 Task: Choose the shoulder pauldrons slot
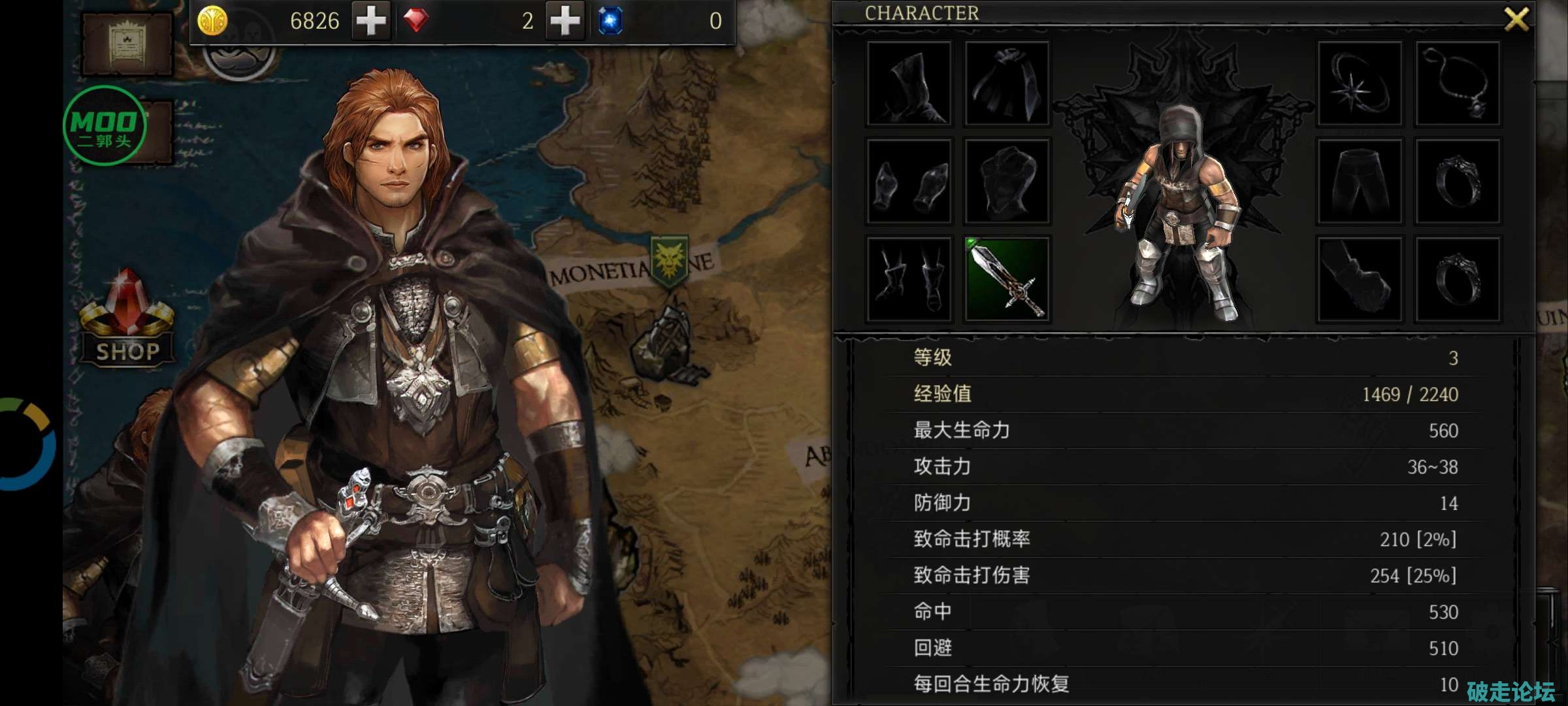(x=909, y=182)
